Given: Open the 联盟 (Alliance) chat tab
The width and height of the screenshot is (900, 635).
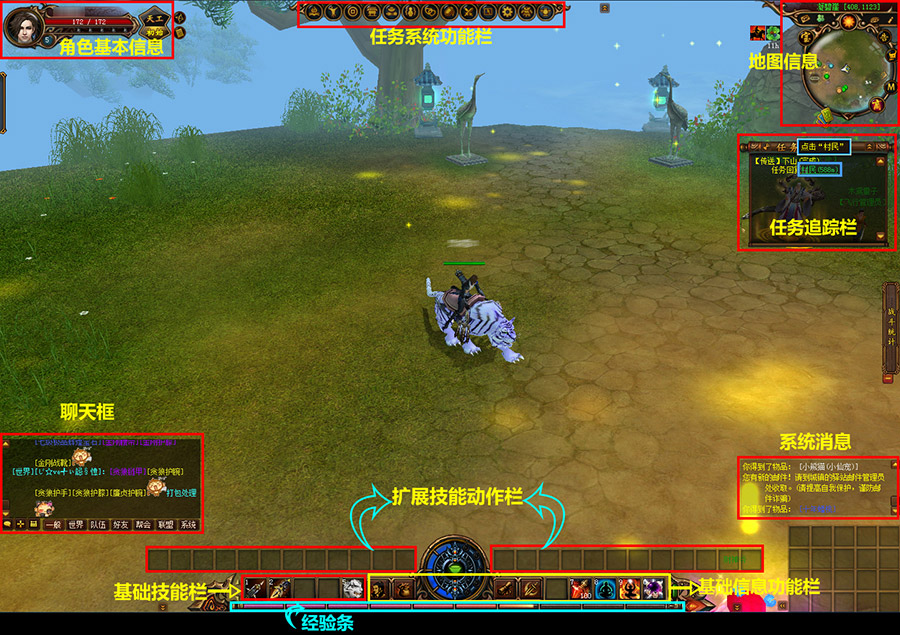Looking at the screenshot, I should [x=166, y=524].
